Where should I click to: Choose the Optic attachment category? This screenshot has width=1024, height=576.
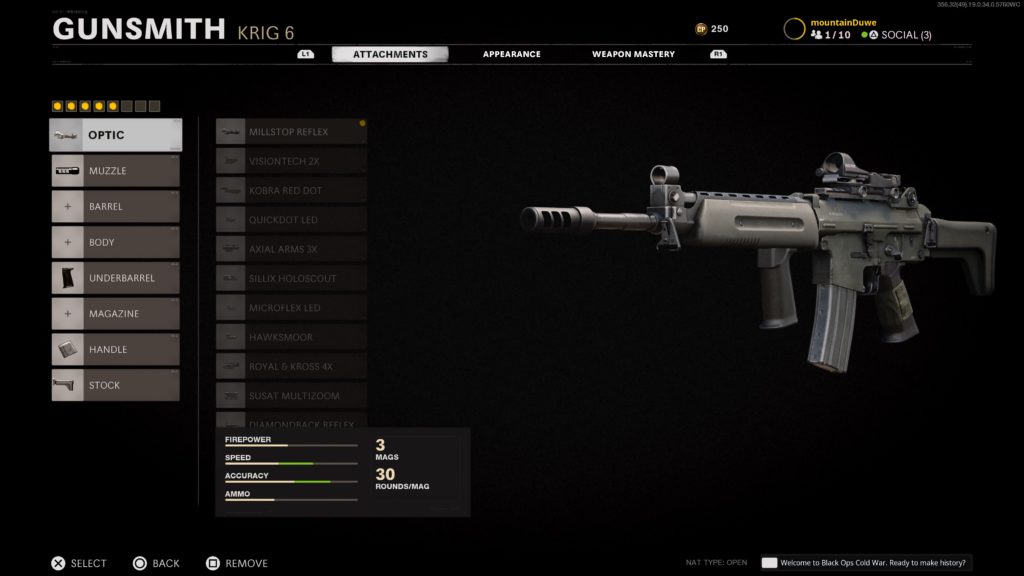tap(116, 135)
